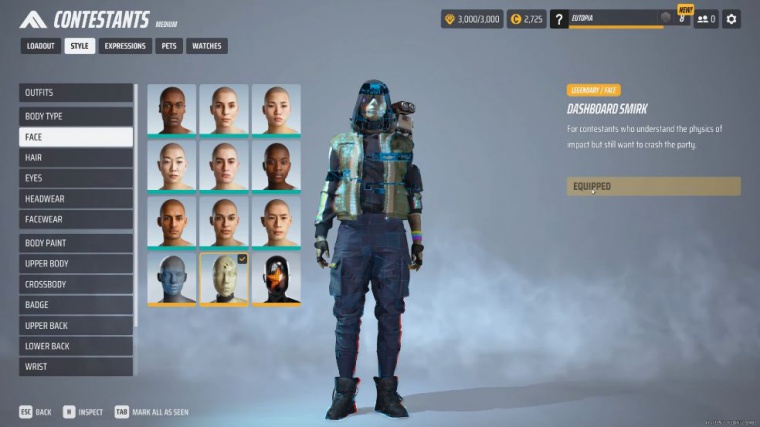Open the Crossbody category

76,284
